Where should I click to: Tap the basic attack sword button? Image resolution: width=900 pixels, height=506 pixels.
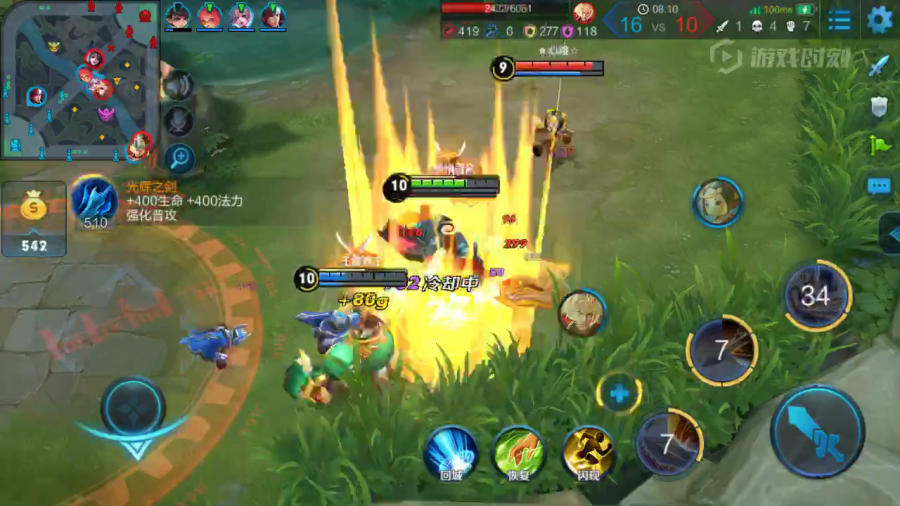point(817,431)
